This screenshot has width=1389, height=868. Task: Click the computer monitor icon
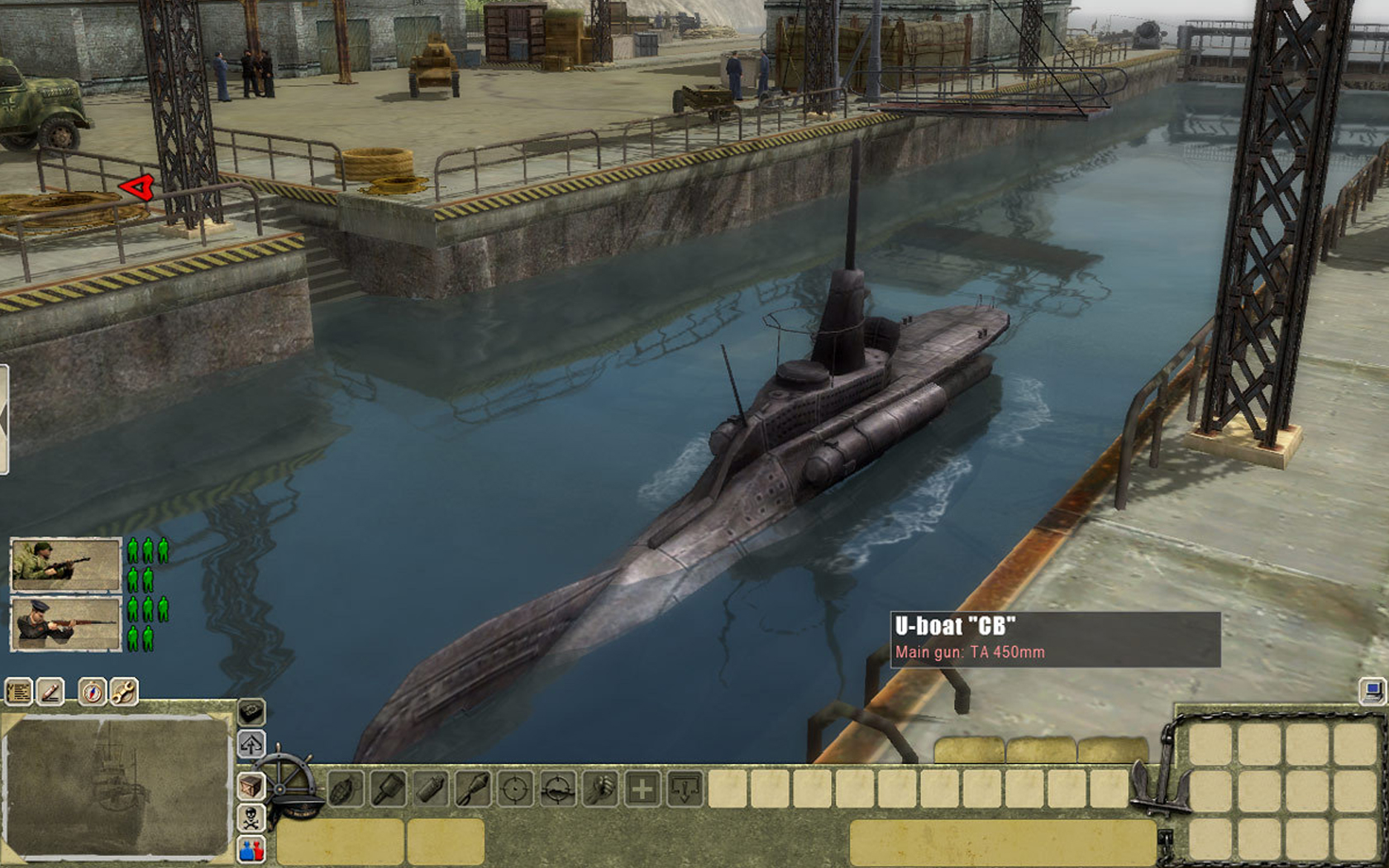coord(1372,691)
